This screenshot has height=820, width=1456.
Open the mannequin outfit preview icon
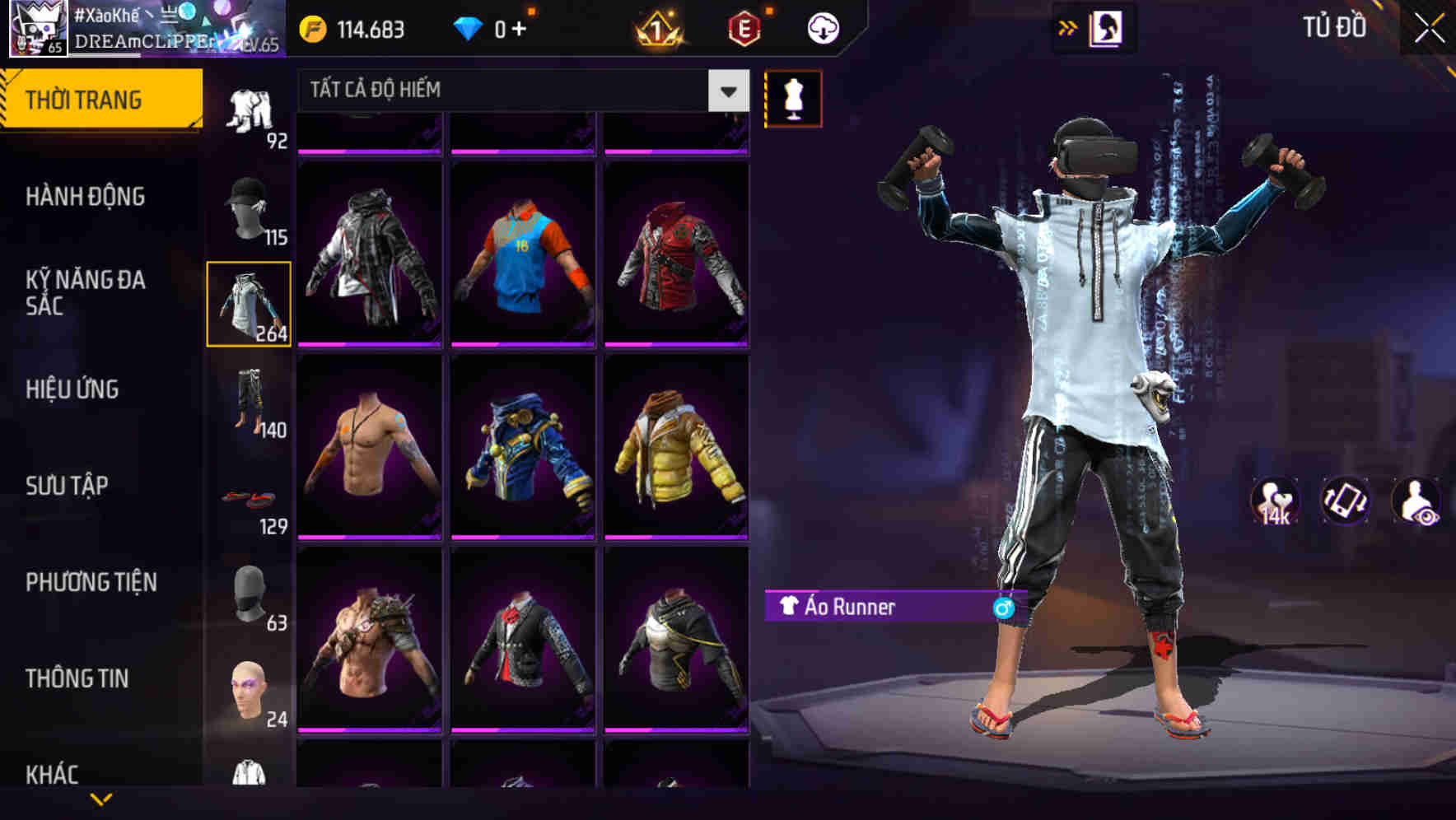[793, 96]
